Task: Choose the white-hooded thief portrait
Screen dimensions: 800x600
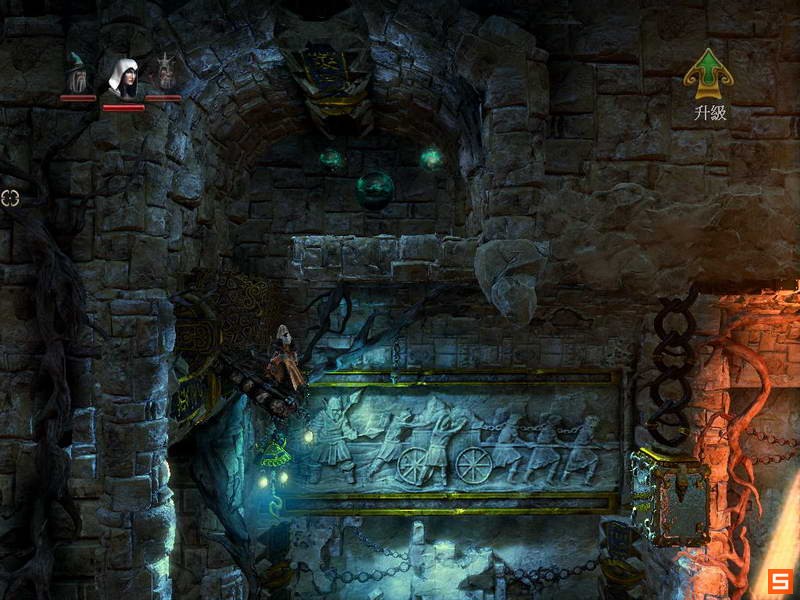Action: pos(123,78)
